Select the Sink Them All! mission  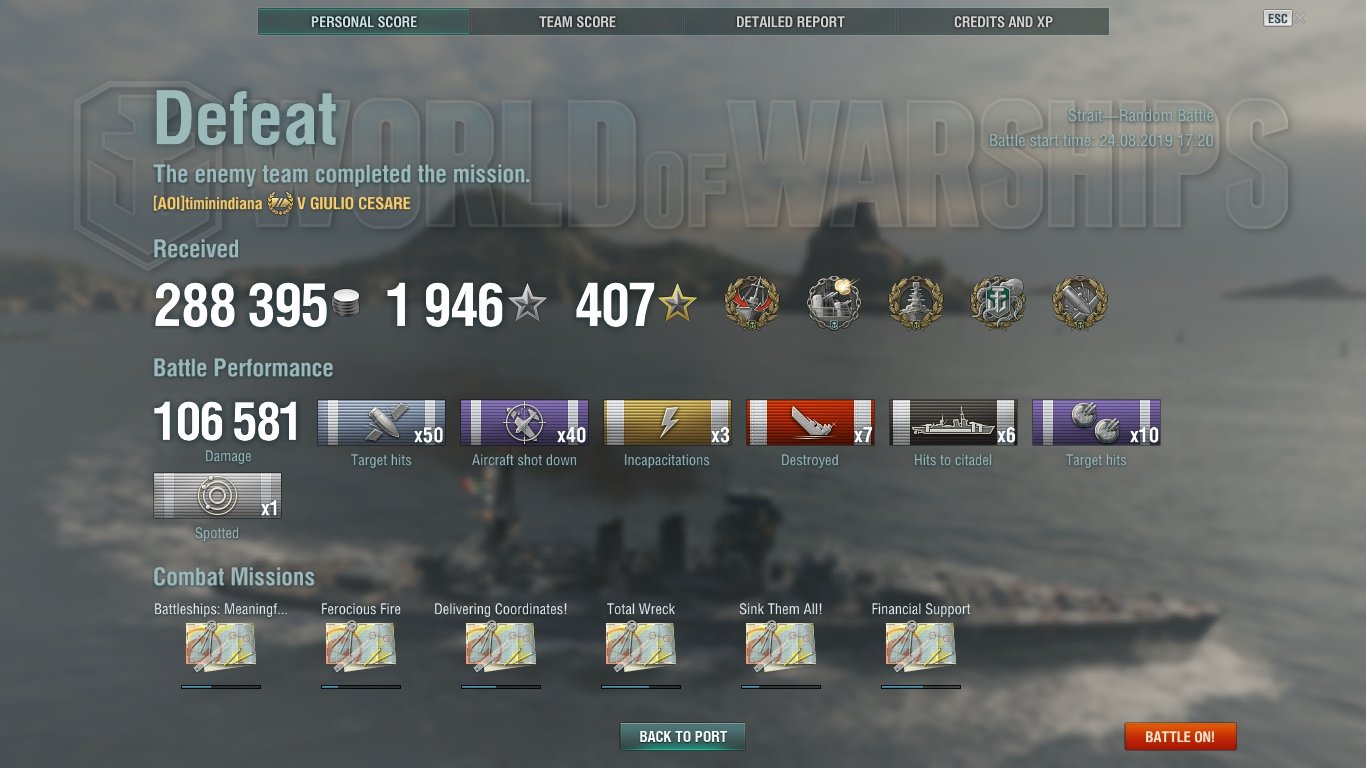(x=781, y=647)
